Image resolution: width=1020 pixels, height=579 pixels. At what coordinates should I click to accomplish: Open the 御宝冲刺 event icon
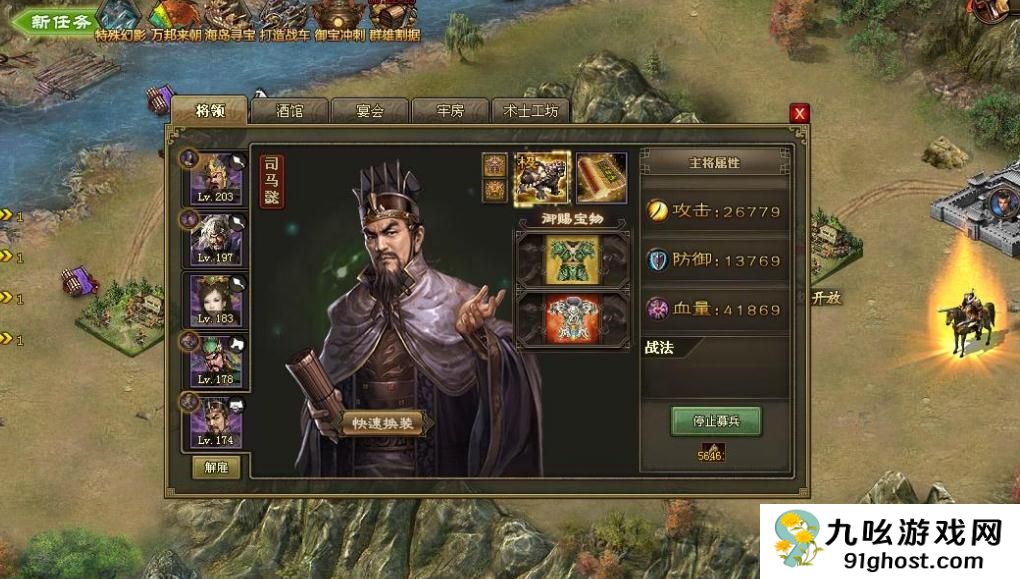click(339, 18)
